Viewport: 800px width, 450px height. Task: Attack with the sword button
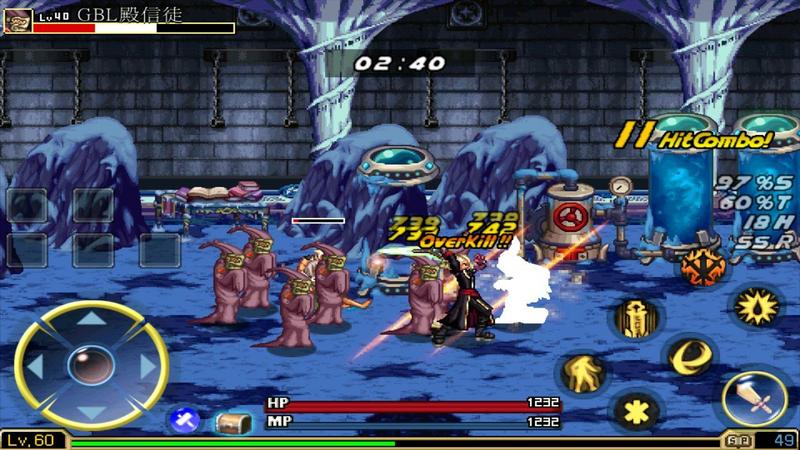tap(753, 397)
